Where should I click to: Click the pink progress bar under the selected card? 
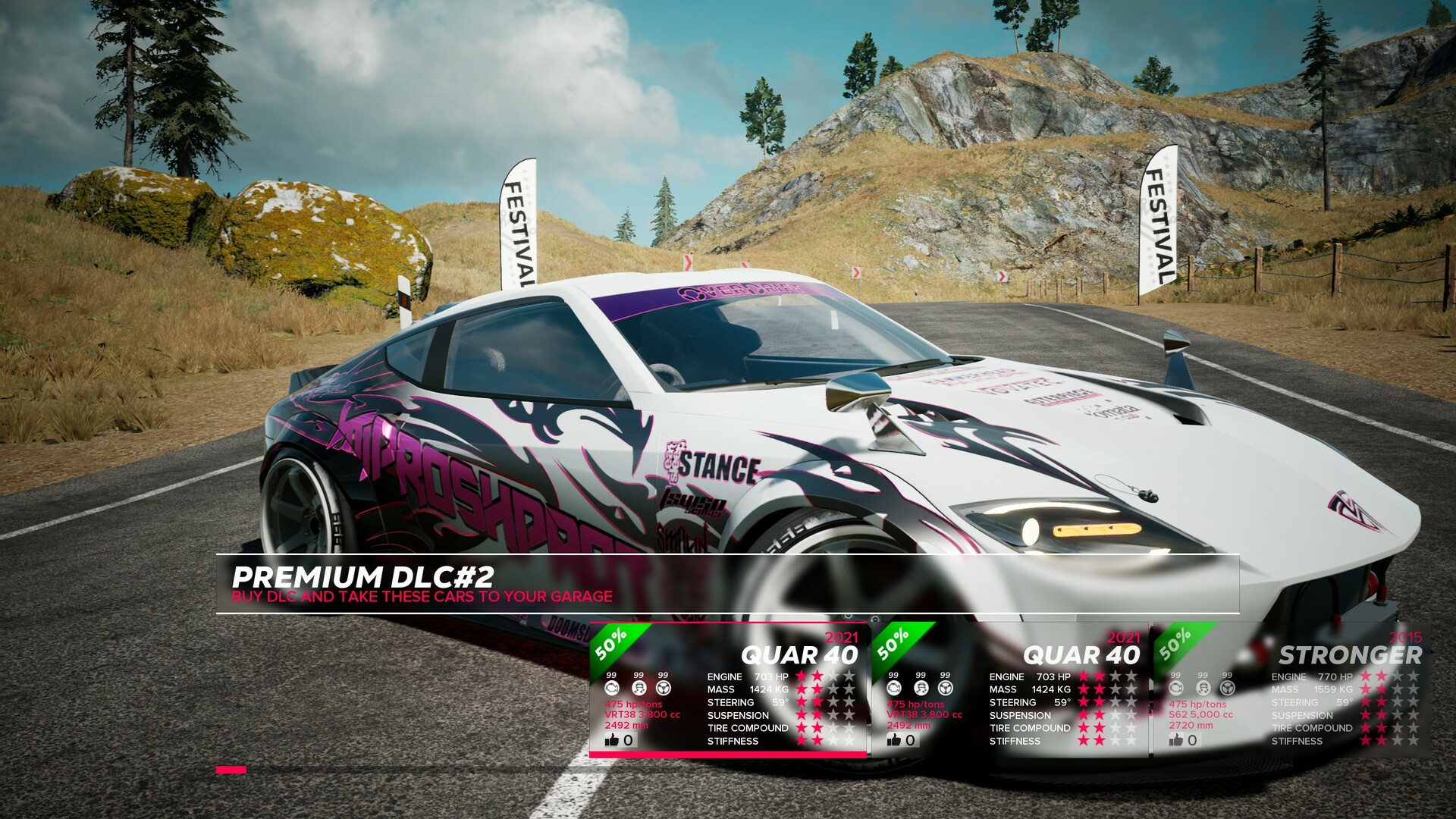coord(728,754)
